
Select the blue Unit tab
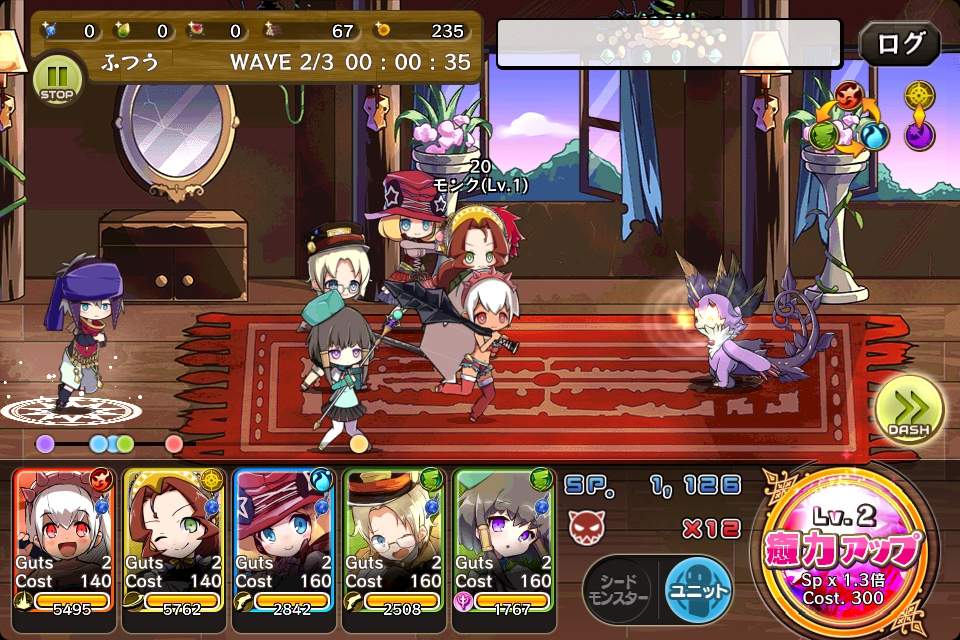click(x=698, y=588)
